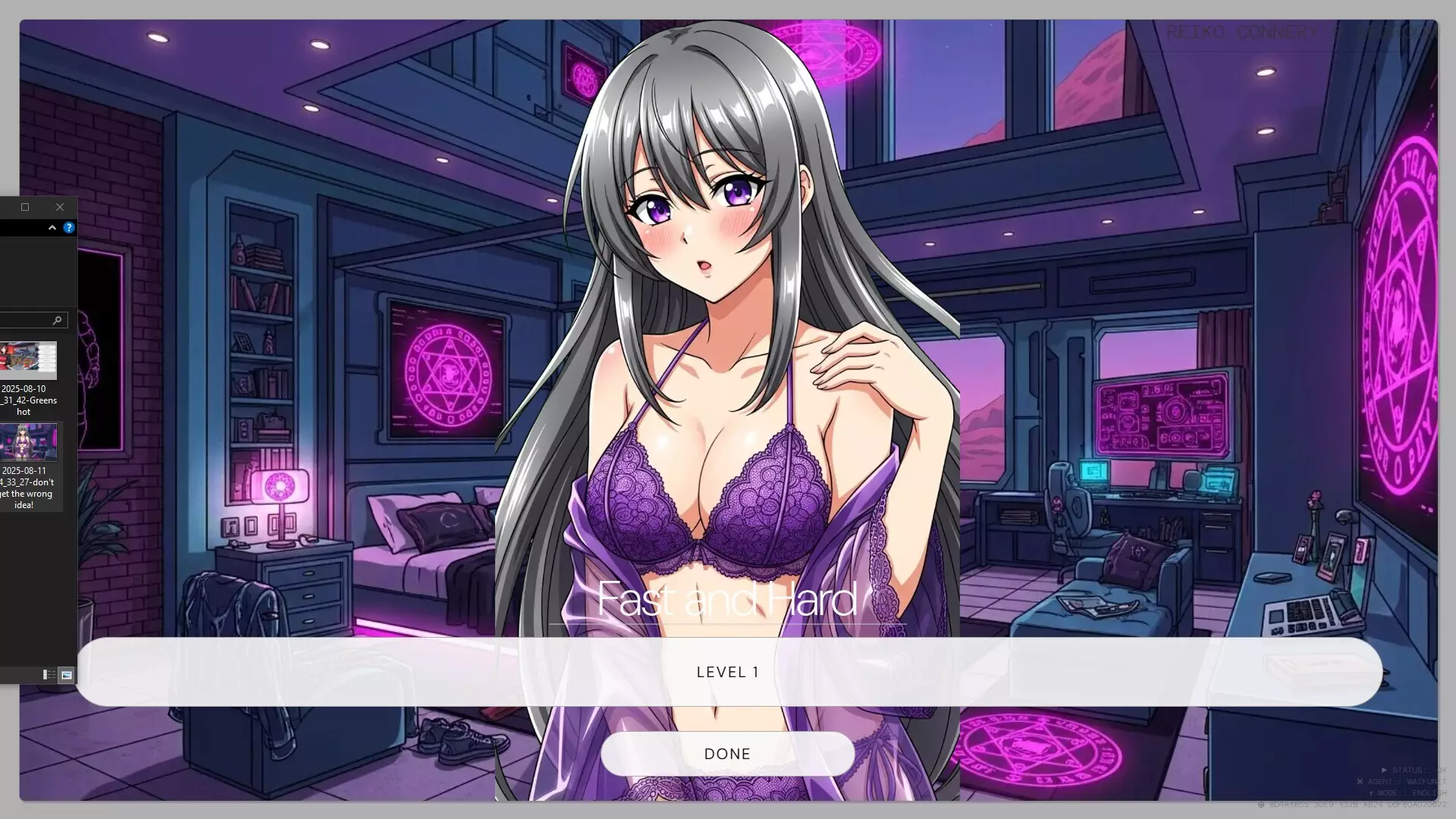Toggle details list view in the panel footer

pyautogui.click(x=47, y=673)
